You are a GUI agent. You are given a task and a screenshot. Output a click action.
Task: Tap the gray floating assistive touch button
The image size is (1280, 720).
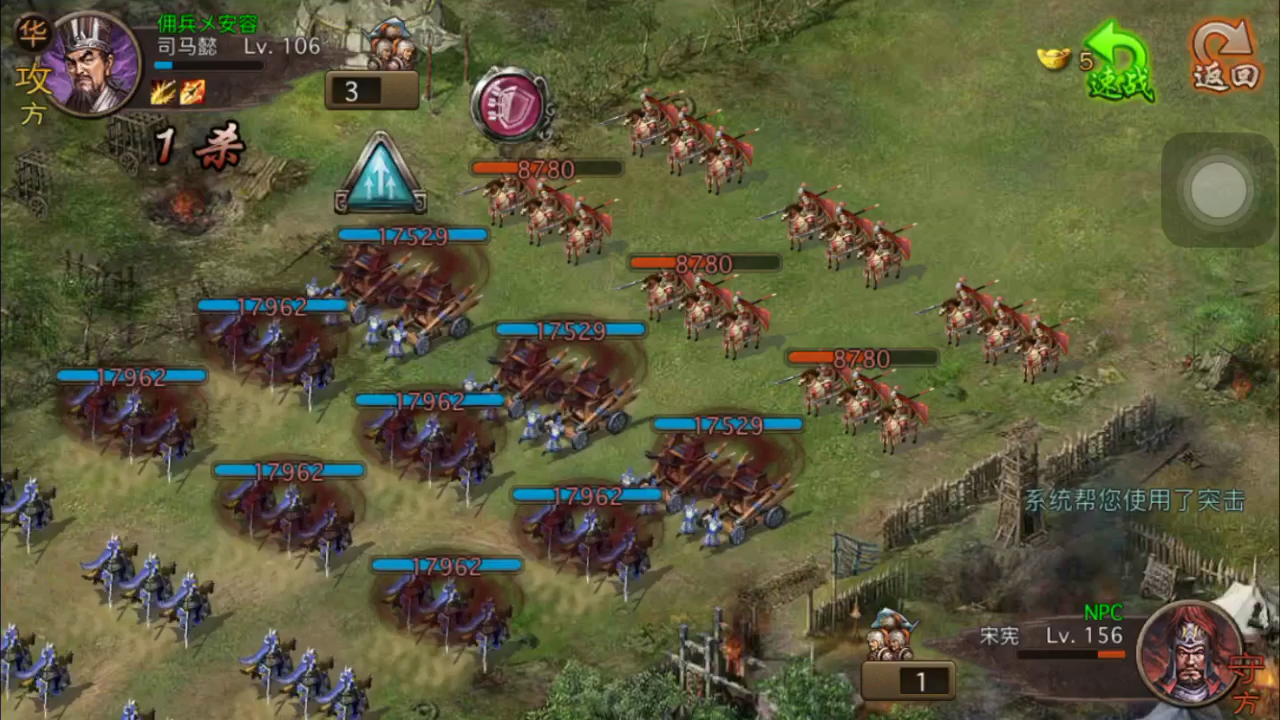pos(1219,189)
